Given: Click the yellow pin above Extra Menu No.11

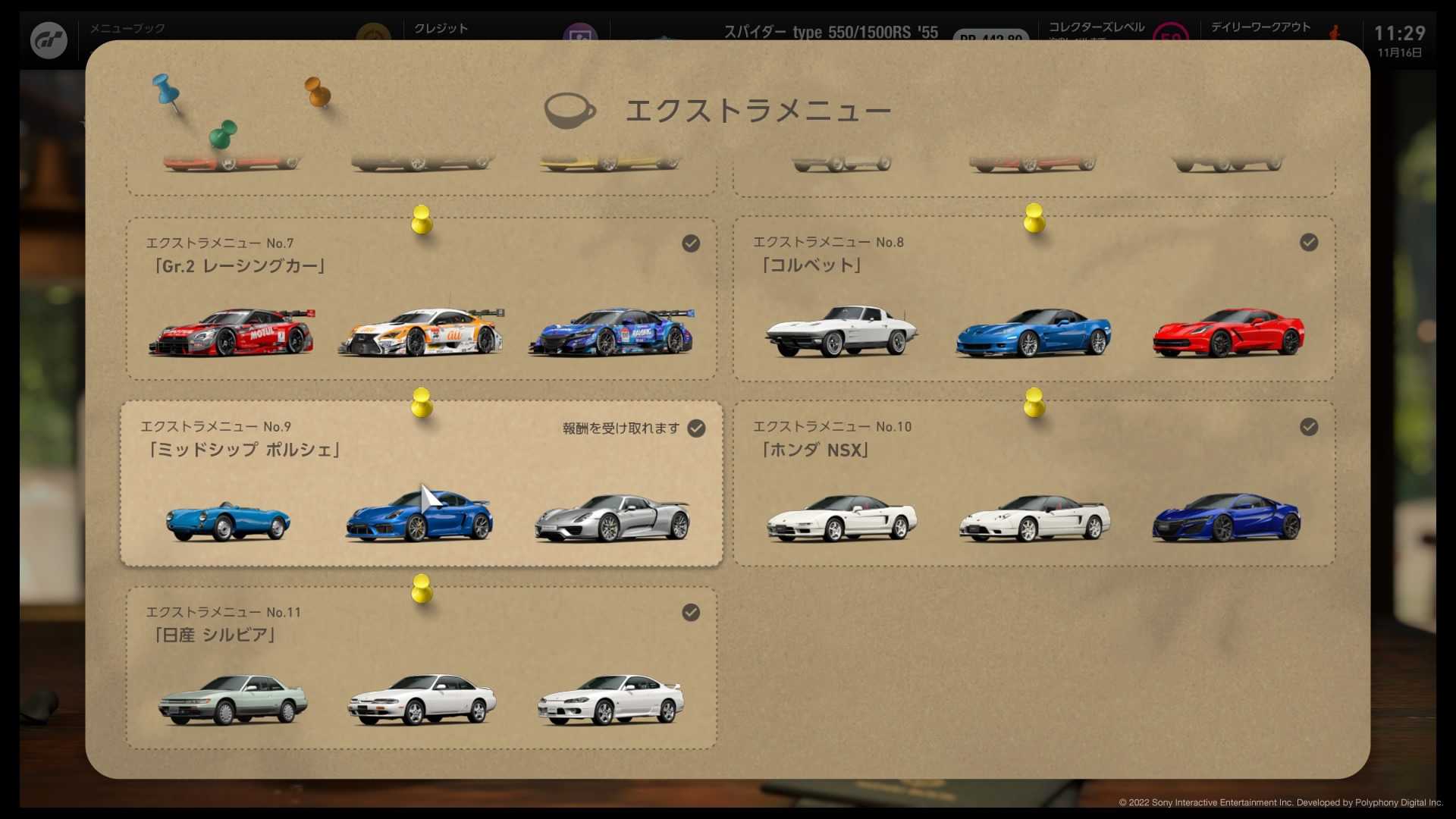Looking at the screenshot, I should tap(422, 590).
